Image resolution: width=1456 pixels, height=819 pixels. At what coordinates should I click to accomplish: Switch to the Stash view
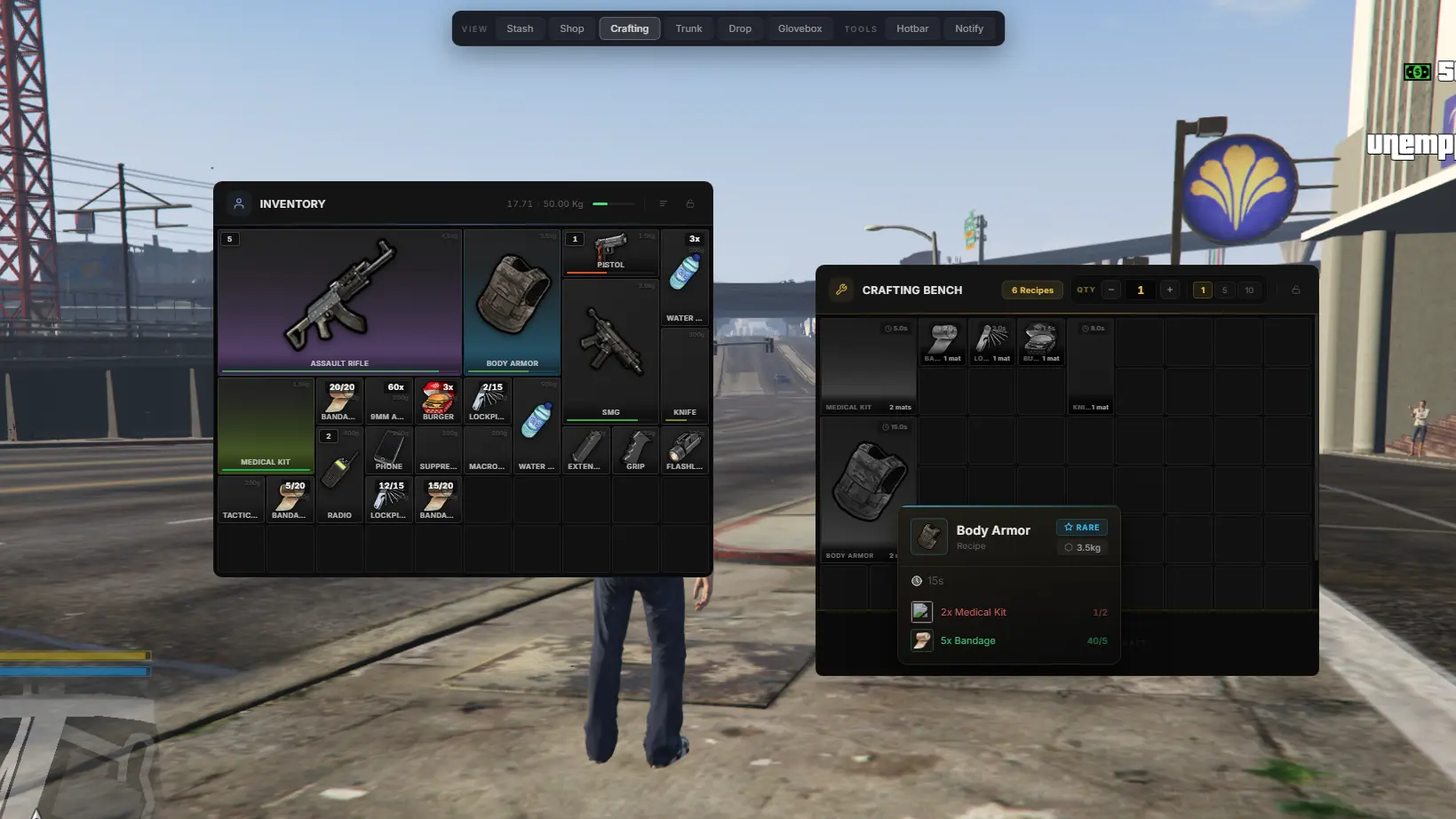point(520,28)
